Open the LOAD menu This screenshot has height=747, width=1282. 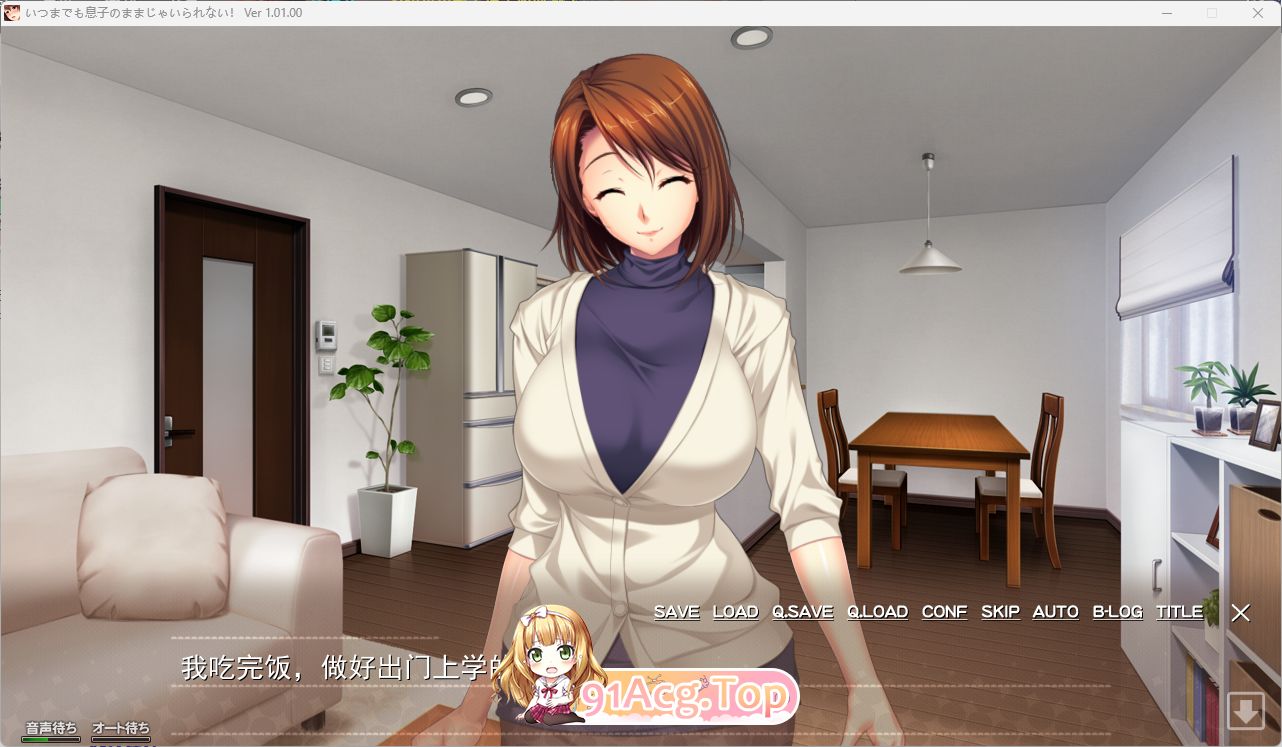(x=735, y=612)
